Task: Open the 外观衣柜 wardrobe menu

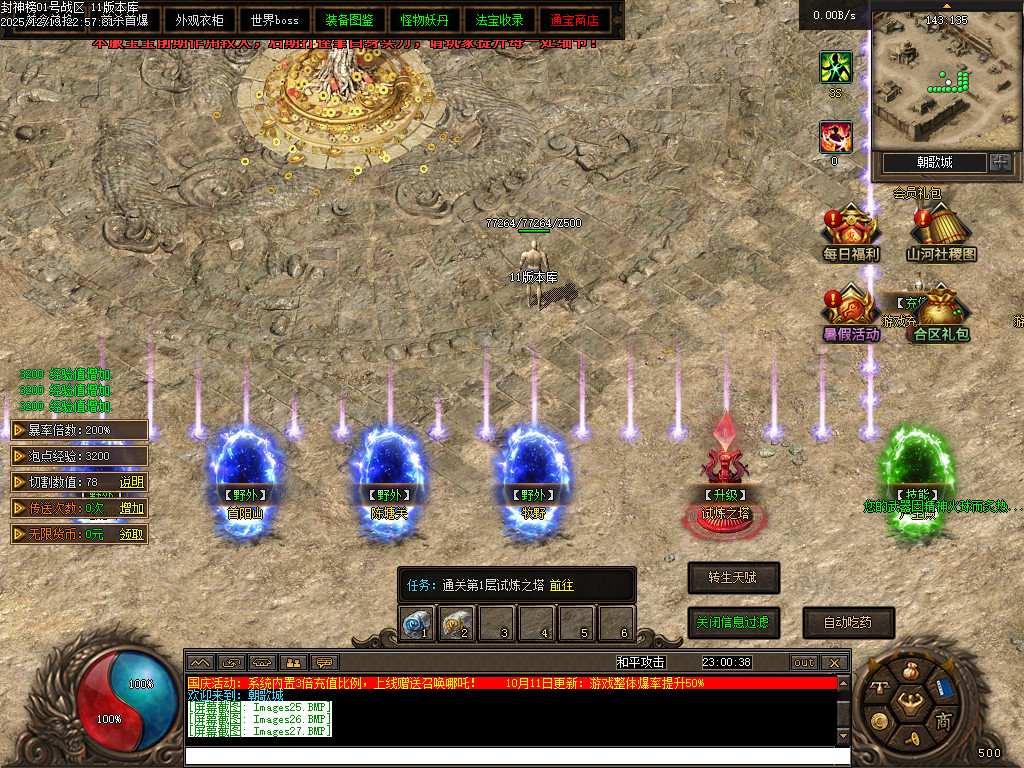Action: (x=199, y=20)
